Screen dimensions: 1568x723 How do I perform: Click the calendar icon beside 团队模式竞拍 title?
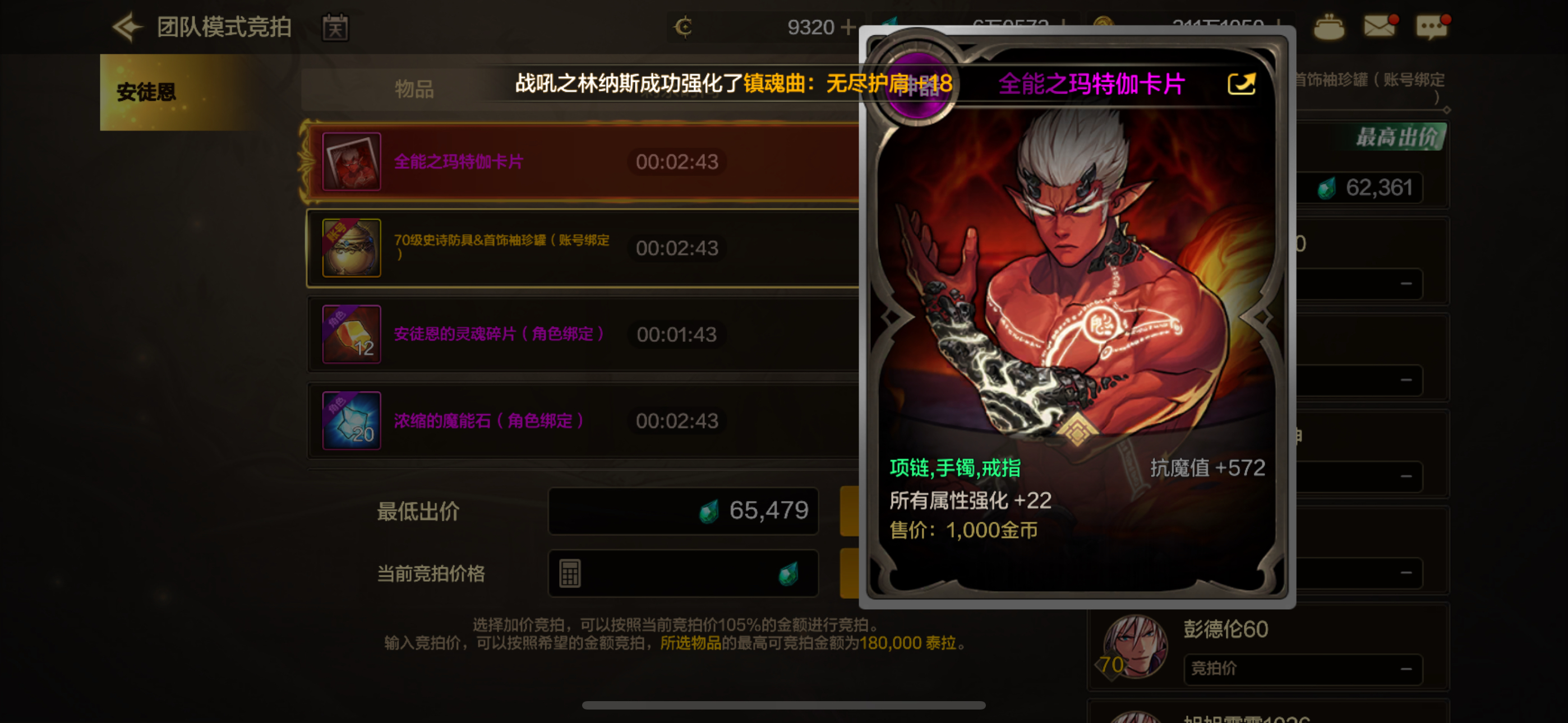335,28
